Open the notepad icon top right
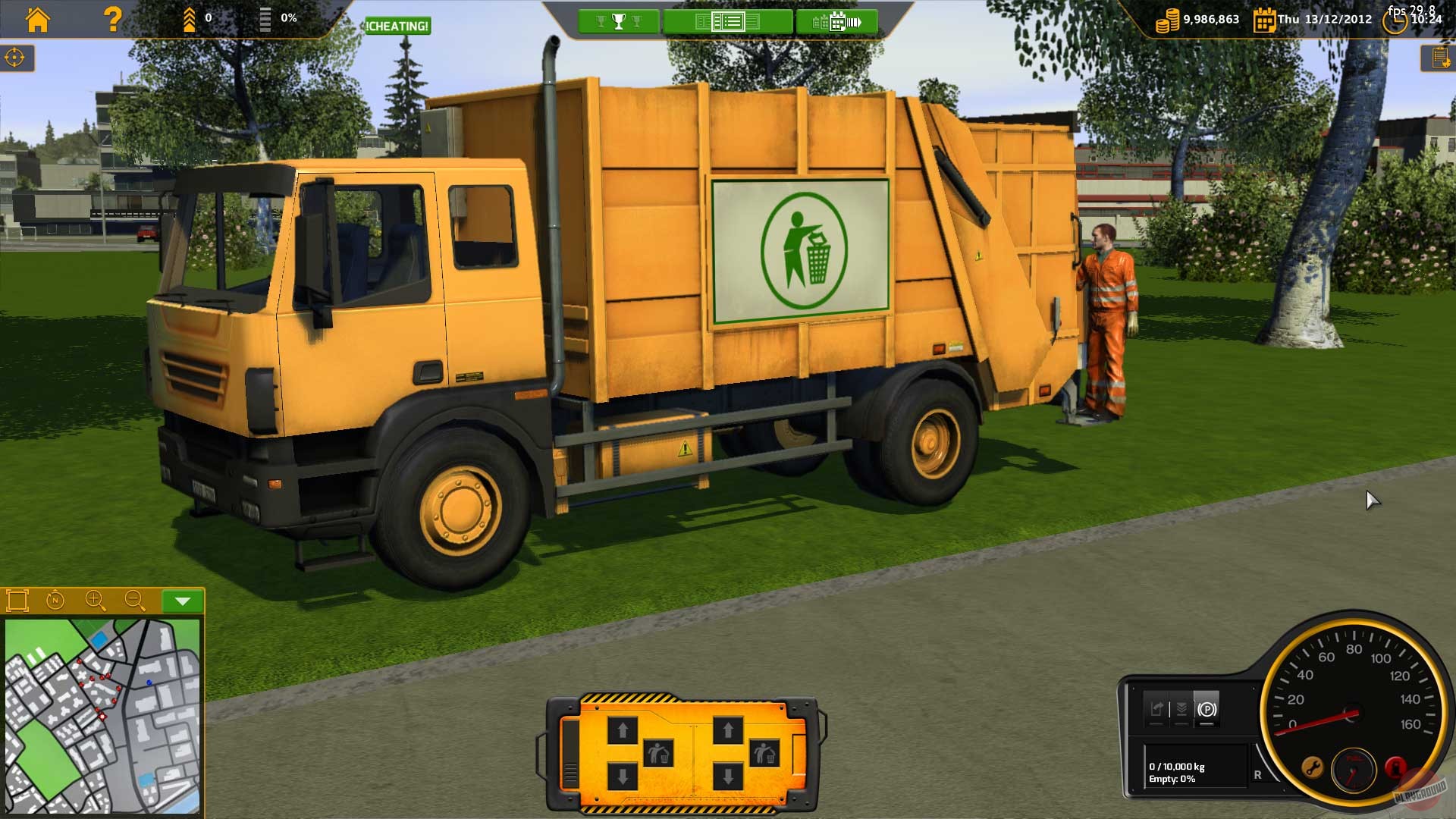Screen dimensions: 1456x819 tap(1440, 56)
